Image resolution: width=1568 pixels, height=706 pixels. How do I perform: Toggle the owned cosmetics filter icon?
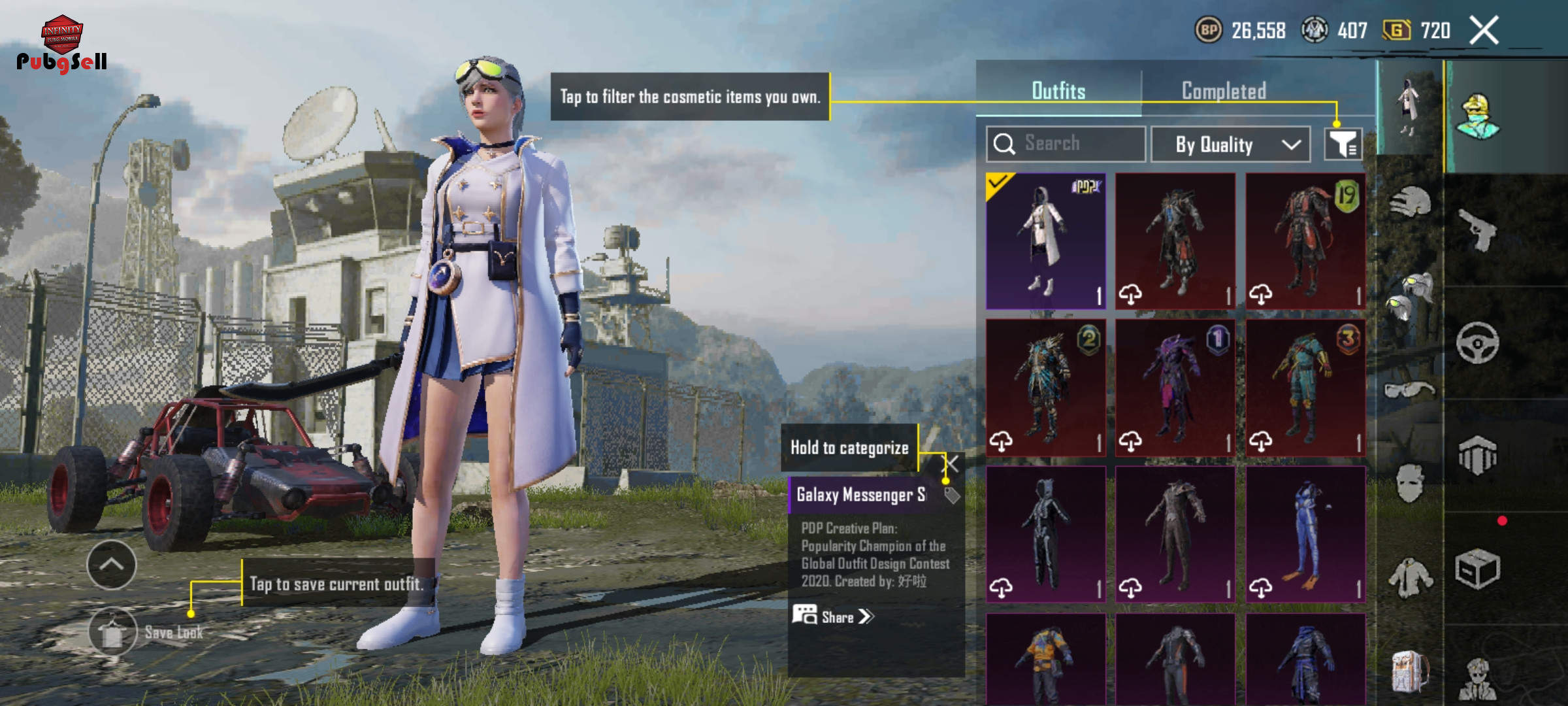pos(1343,144)
